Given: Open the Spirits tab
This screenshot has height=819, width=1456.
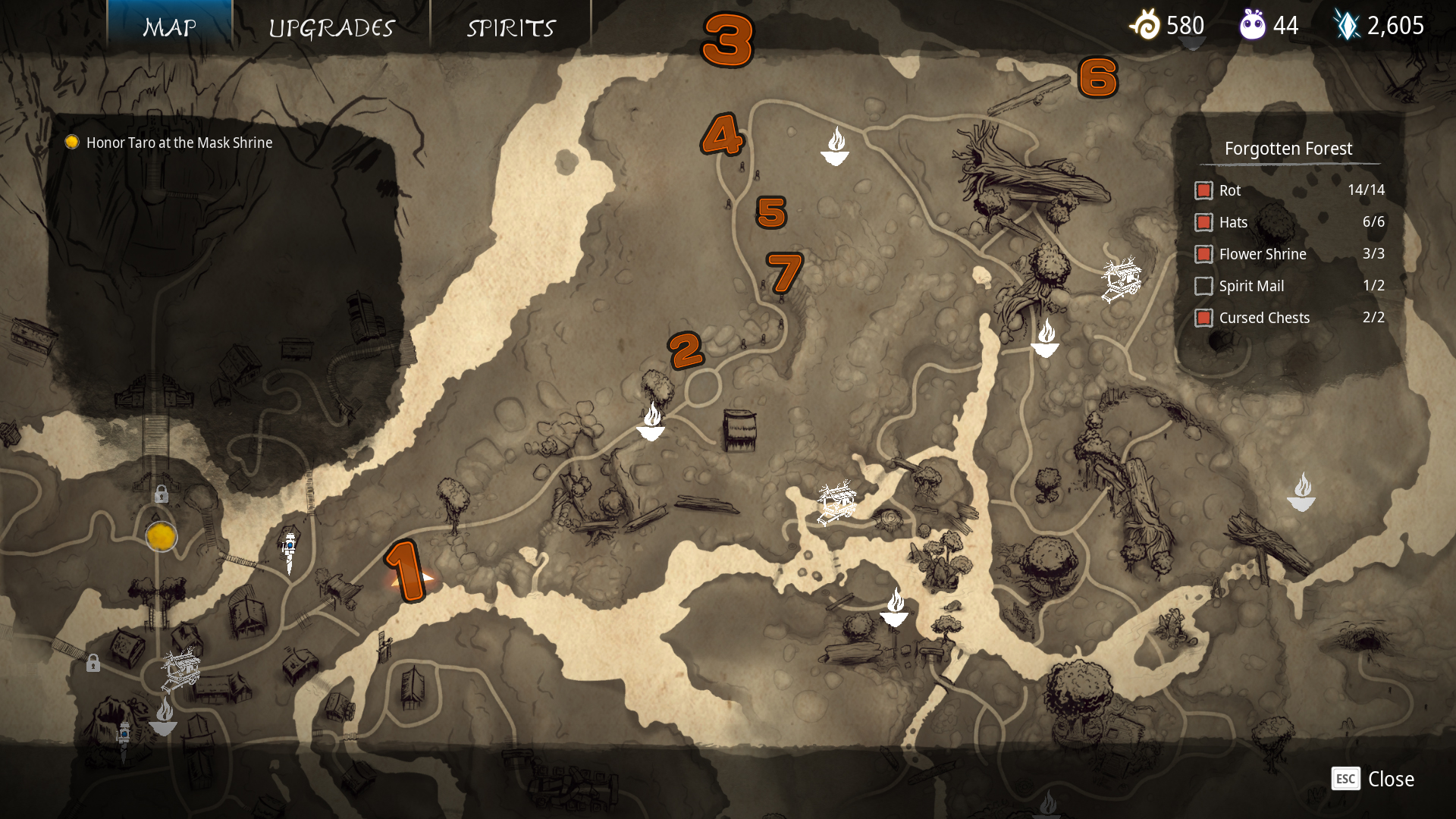Looking at the screenshot, I should click(511, 28).
